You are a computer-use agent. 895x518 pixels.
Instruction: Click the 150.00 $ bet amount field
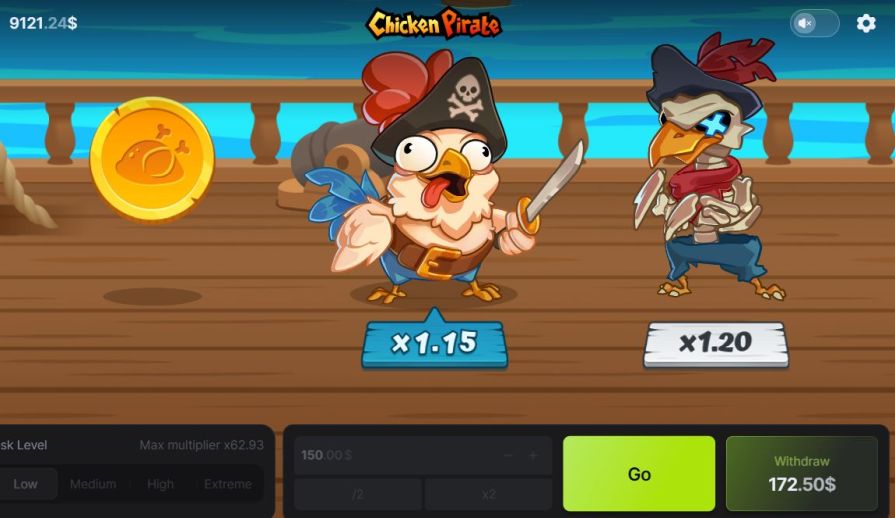coord(390,455)
